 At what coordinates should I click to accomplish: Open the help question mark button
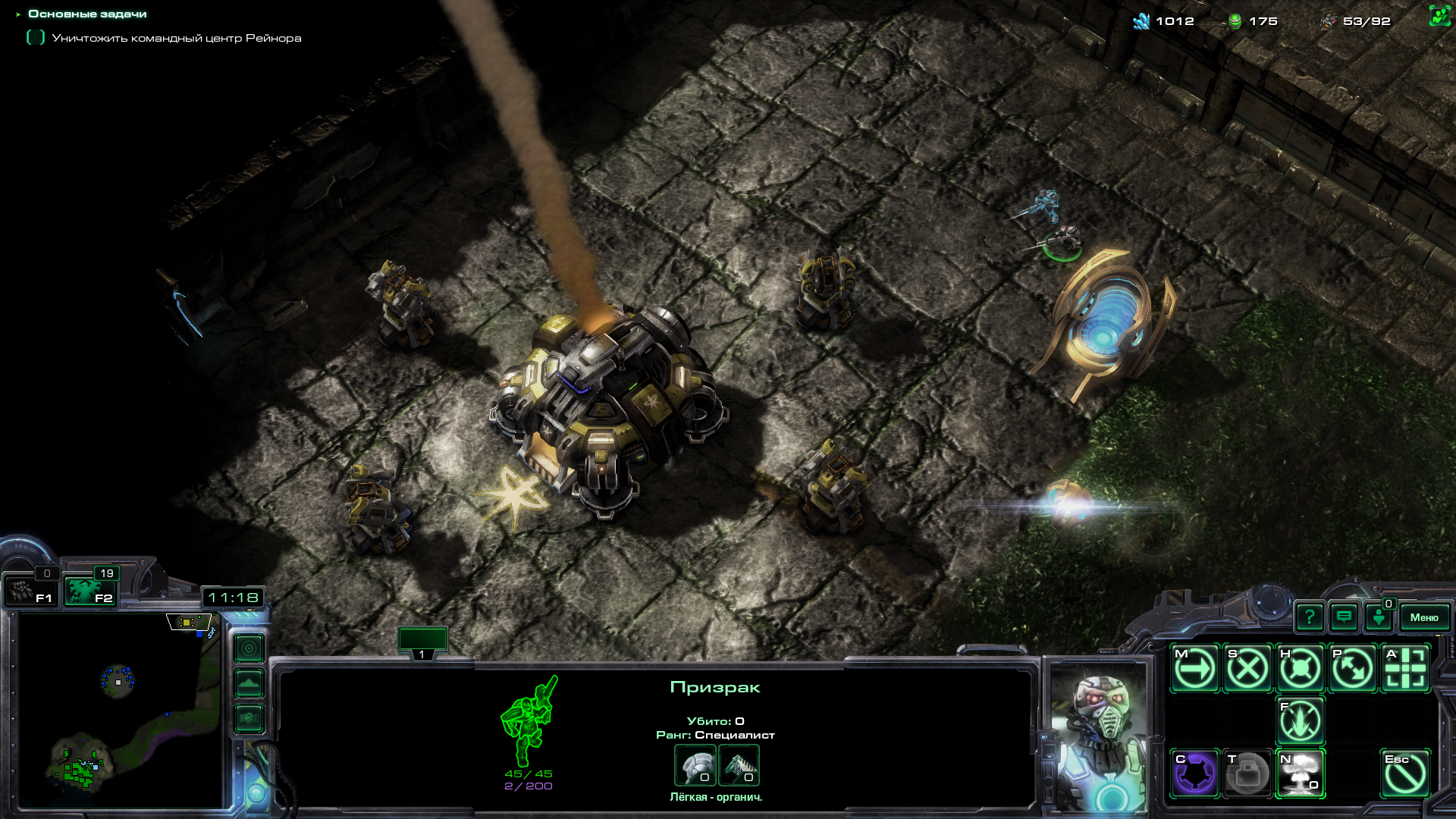tap(1310, 617)
